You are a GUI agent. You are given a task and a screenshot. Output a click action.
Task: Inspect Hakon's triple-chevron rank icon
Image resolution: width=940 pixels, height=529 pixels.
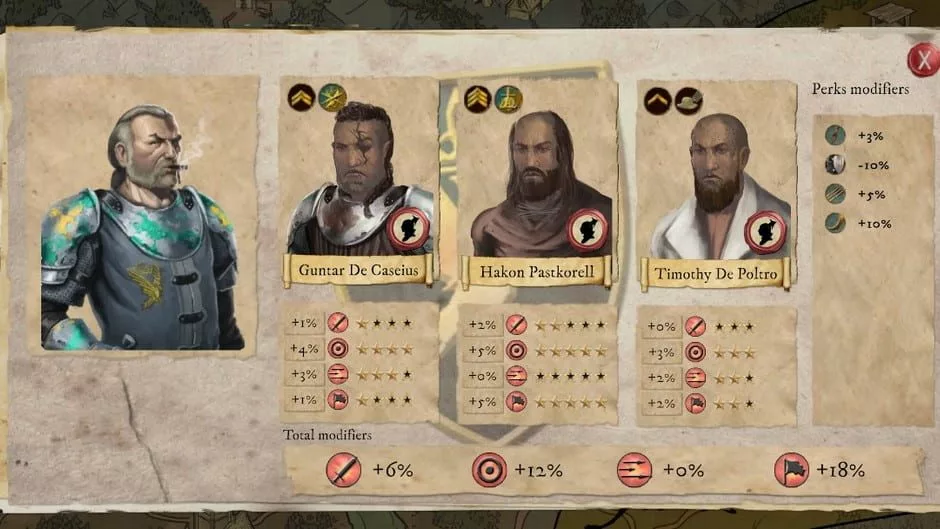click(478, 99)
